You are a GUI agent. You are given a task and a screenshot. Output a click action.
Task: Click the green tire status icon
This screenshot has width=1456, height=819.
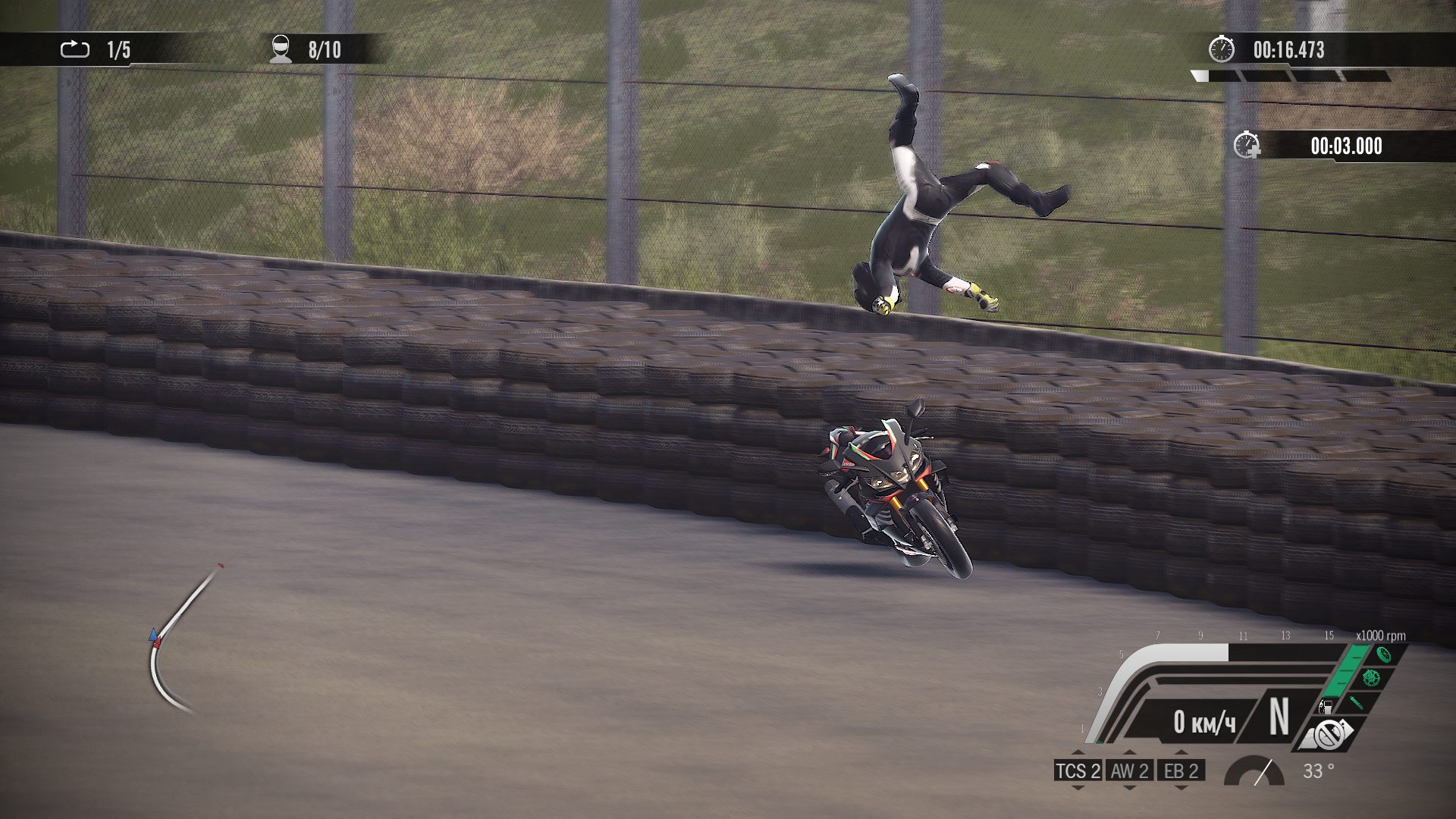coord(1382,654)
